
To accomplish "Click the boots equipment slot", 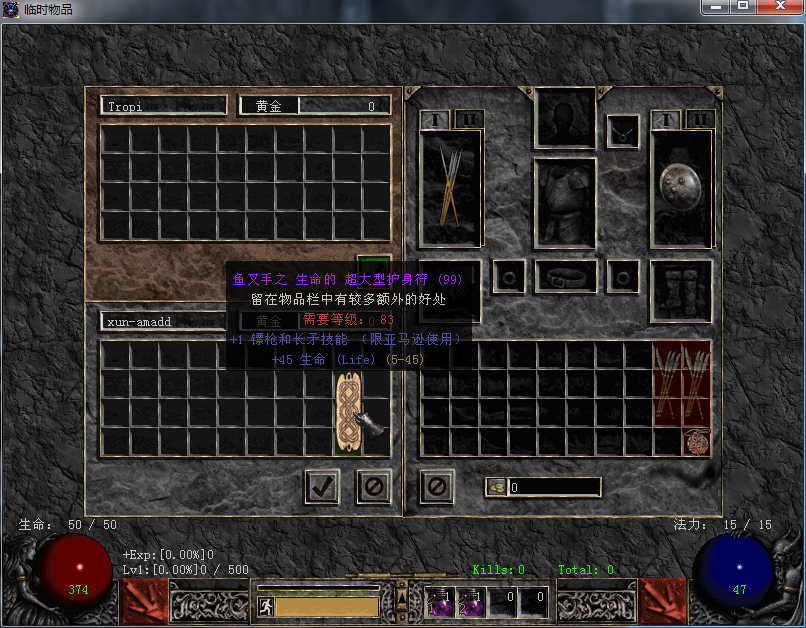I will [681, 291].
